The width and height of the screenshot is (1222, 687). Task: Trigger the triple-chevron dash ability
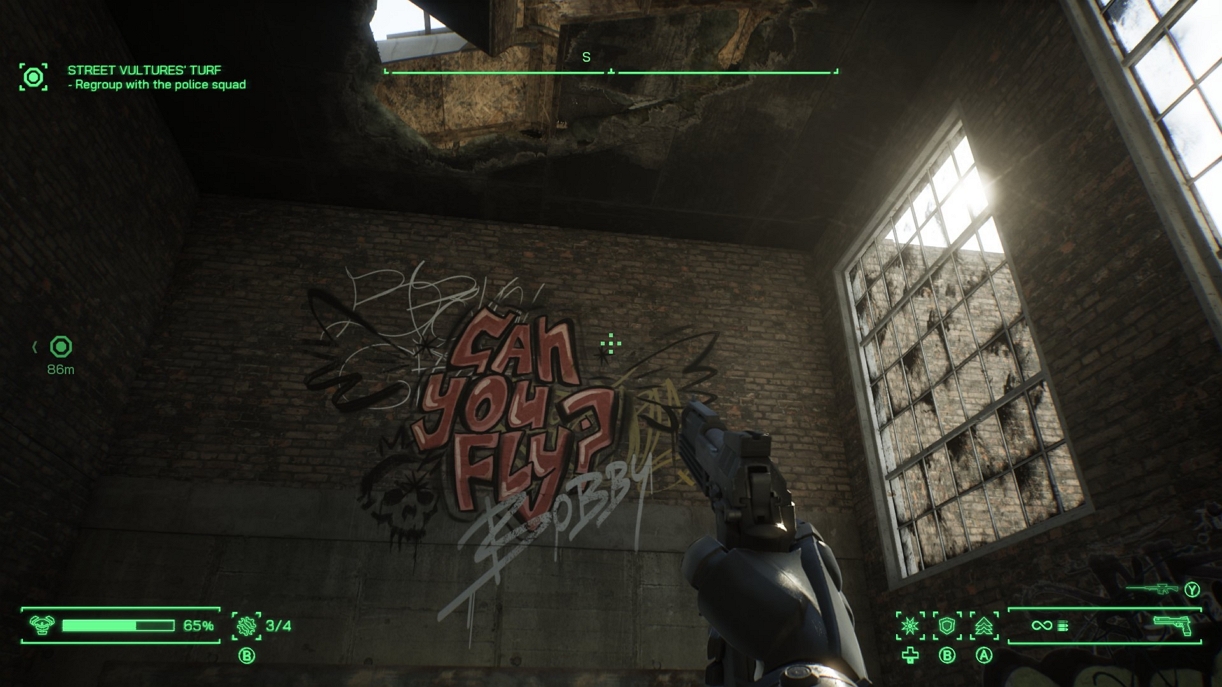(984, 626)
